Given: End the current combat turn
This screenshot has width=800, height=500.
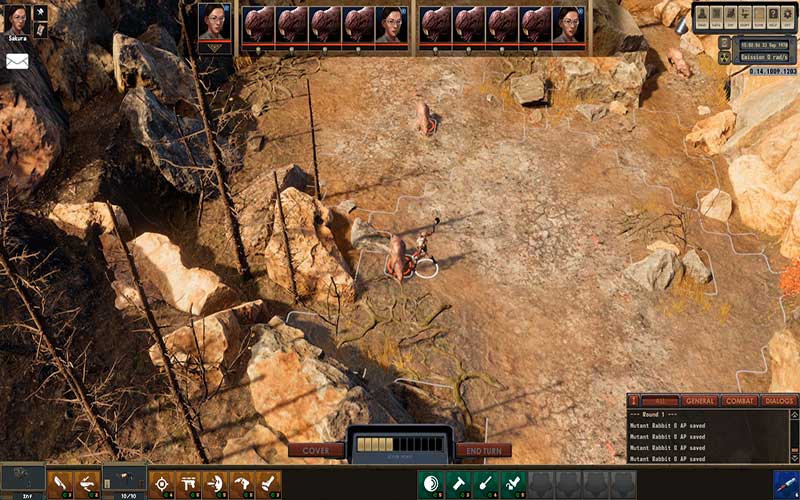Looking at the screenshot, I should point(483,450).
